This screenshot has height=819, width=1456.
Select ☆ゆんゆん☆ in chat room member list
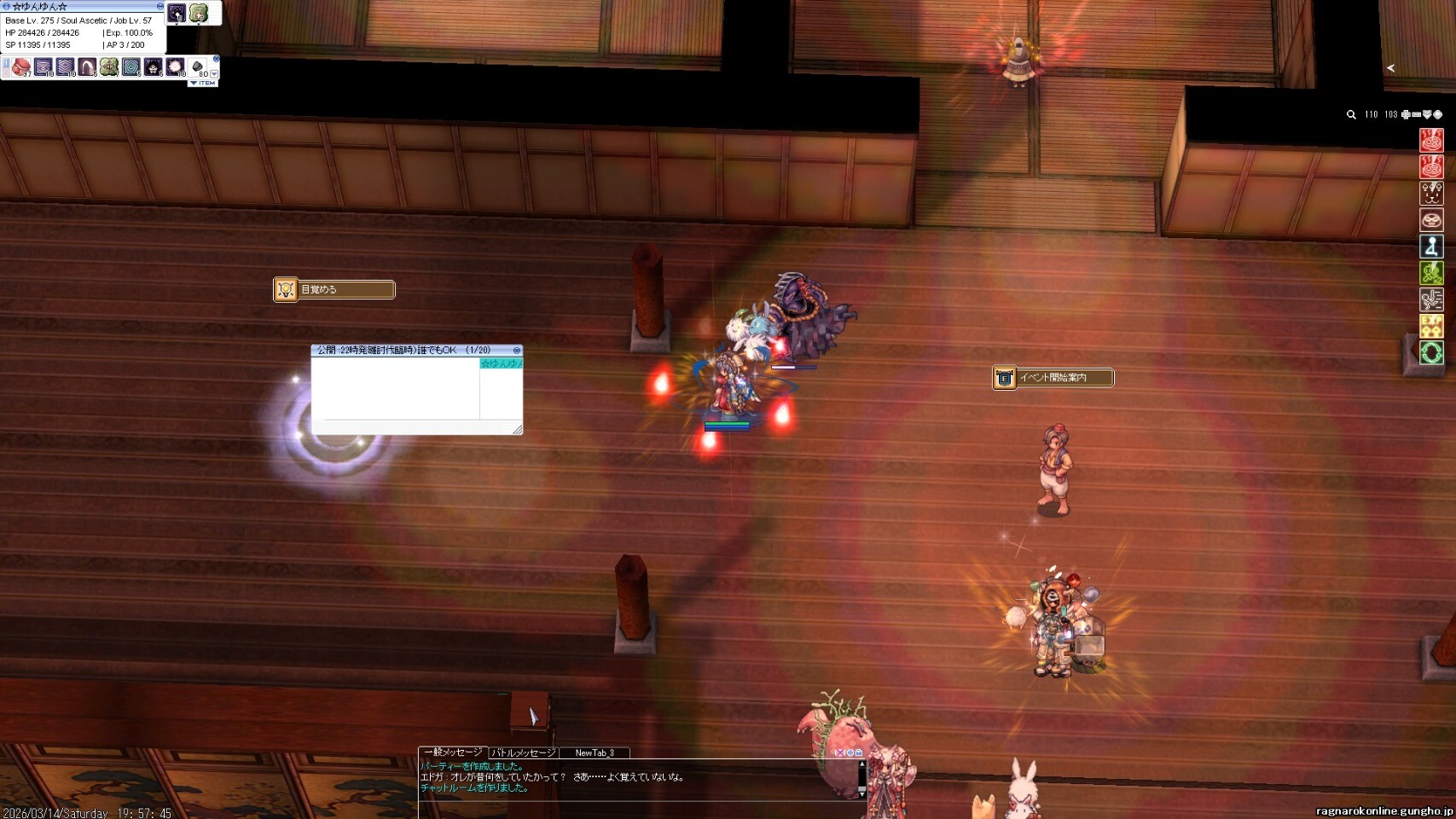tap(501, 363)
